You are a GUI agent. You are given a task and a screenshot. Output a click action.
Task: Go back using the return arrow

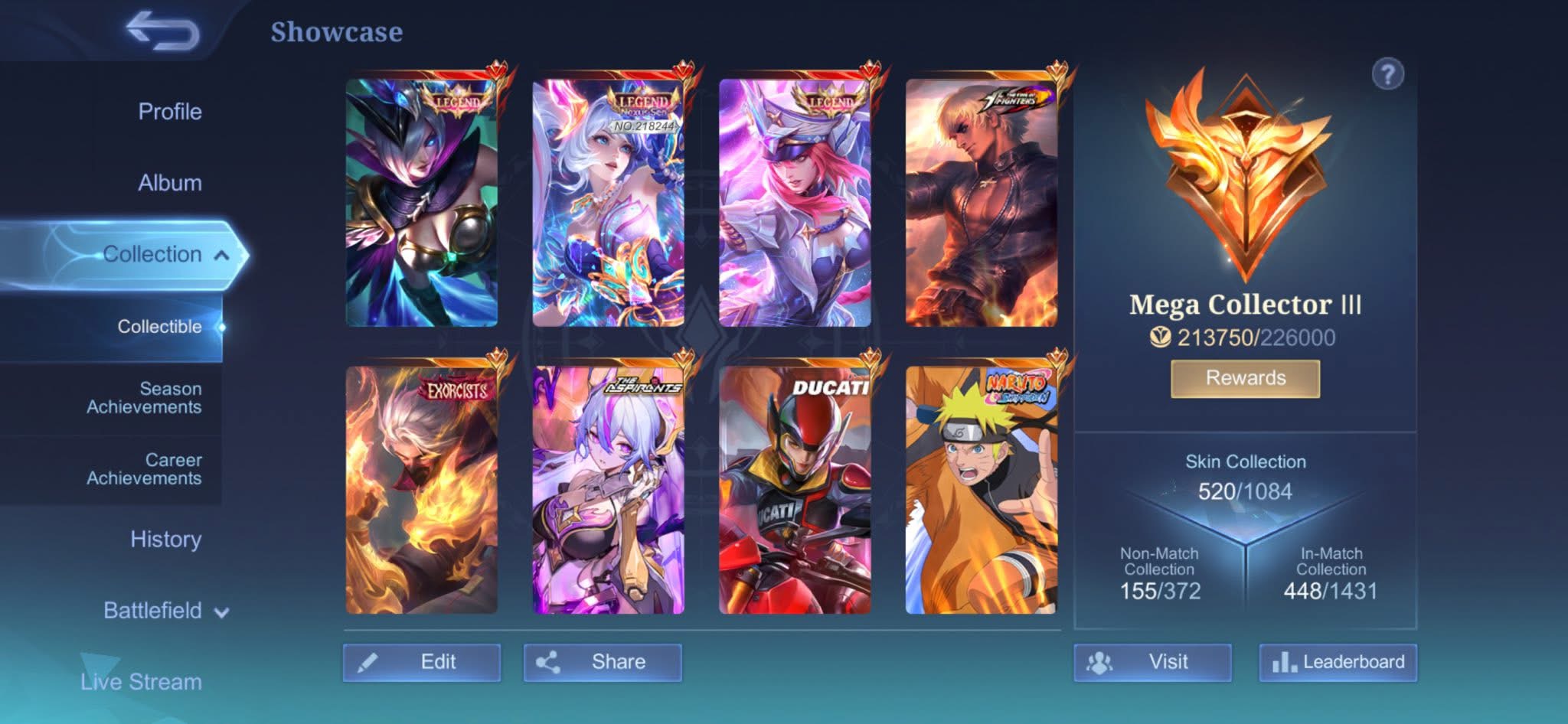pos(162,32)
